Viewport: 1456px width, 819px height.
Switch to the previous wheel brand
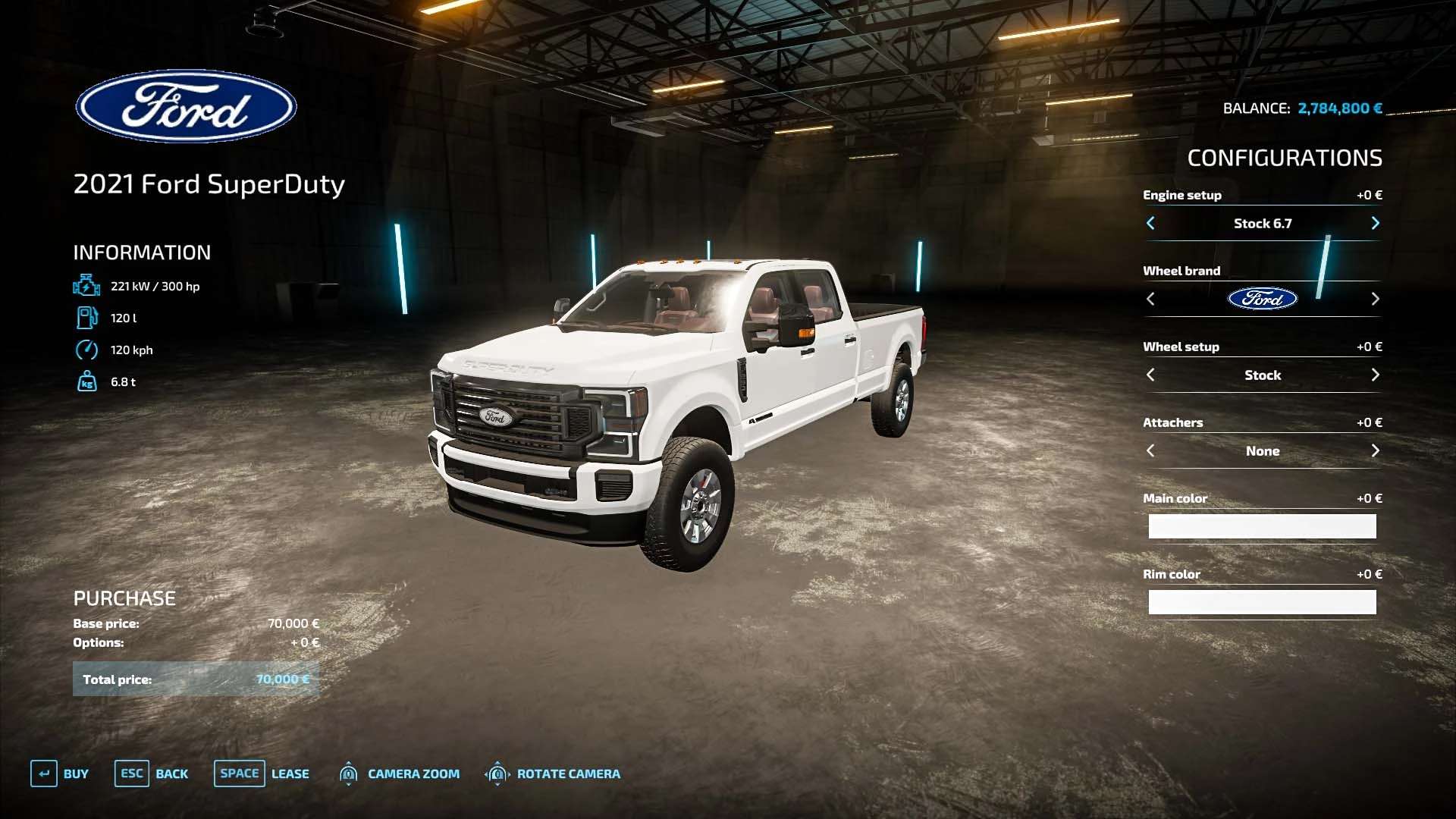[1150, 299]
